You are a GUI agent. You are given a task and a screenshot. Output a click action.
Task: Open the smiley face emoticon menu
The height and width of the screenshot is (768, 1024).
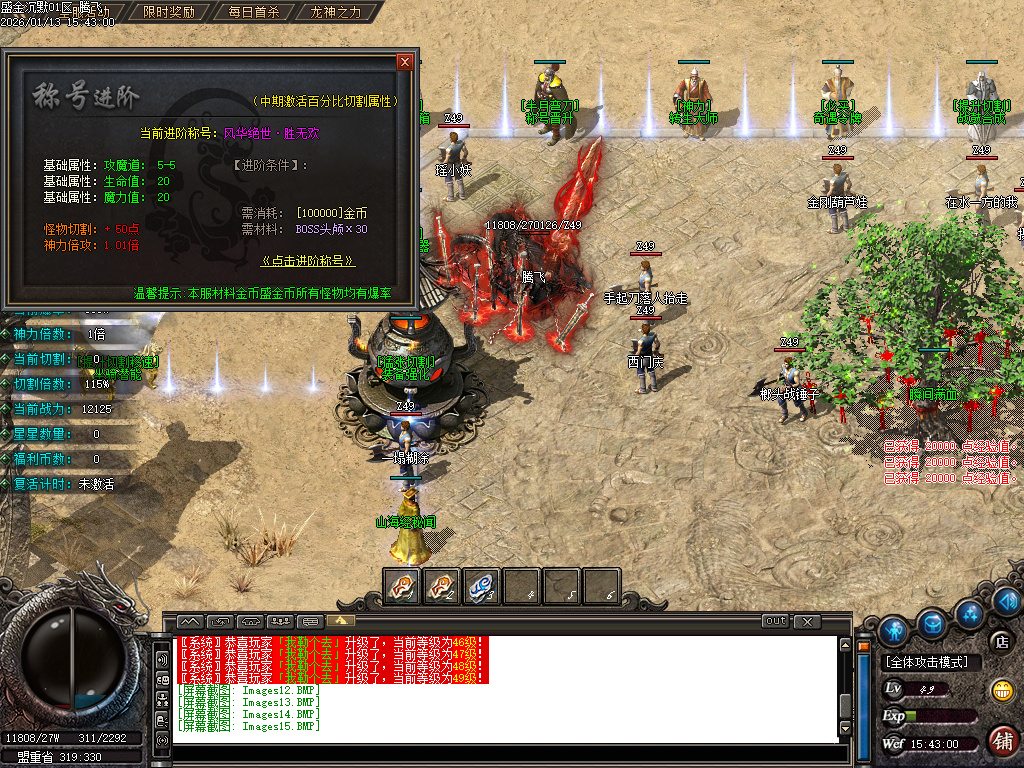[1001, 690]
